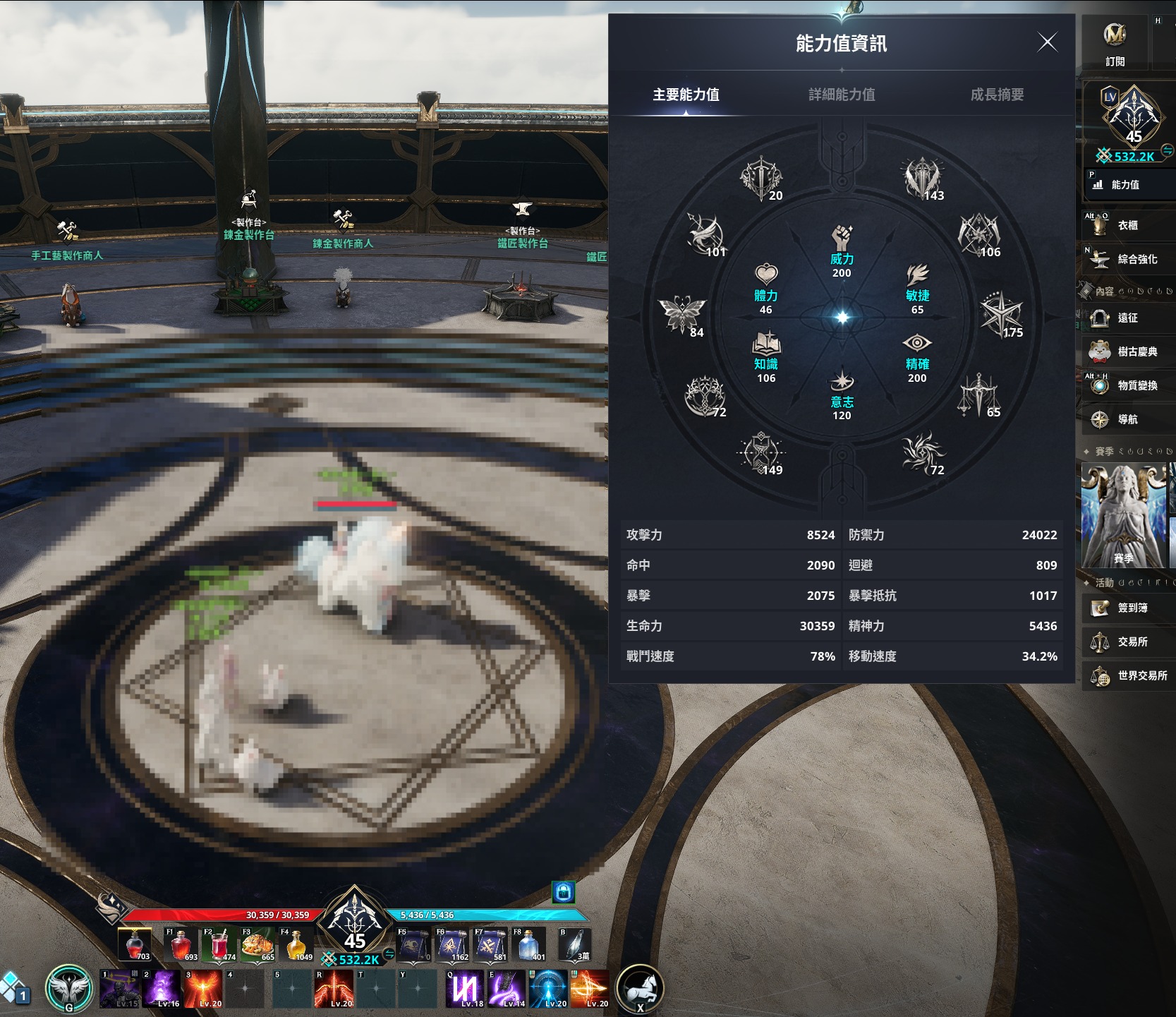Open the 交易所 exchange
Viewport: 1176px width, 1017px height.
1127,642
